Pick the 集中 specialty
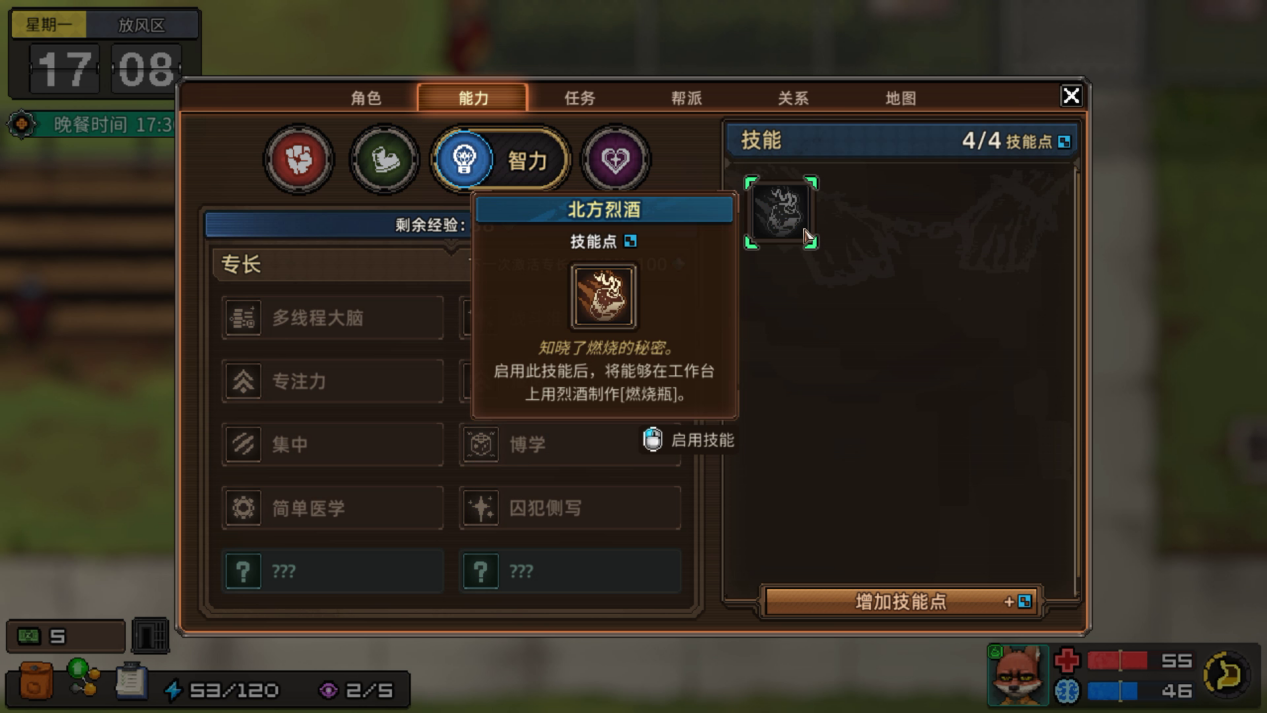Image resolution: width=1267 pixels, height=713 pixels. pyautogui.click(x=332, y=444)
